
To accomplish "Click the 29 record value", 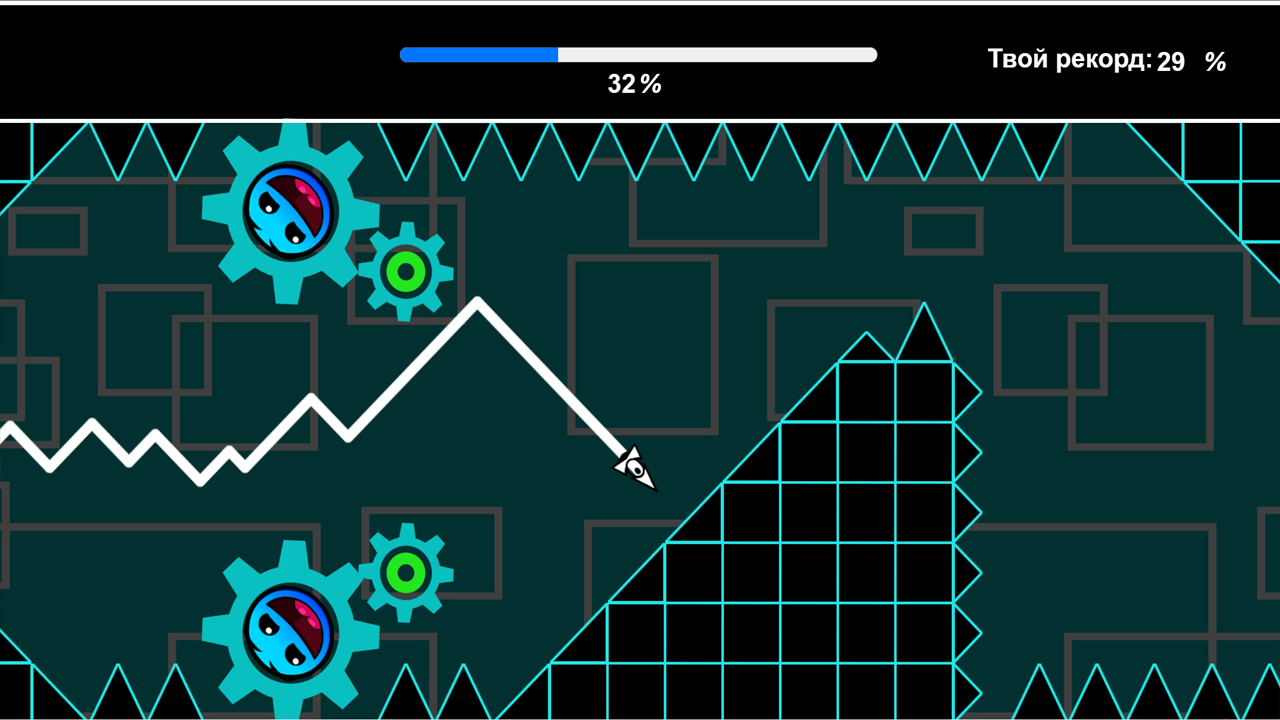I will (x=1170, y=61).
